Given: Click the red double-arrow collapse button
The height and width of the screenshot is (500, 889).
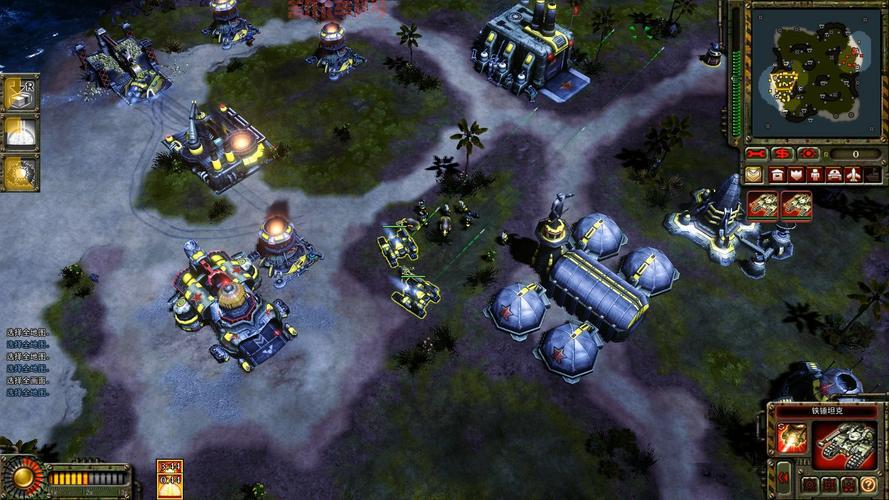Looking at the screenshot, I should point(784,477).
